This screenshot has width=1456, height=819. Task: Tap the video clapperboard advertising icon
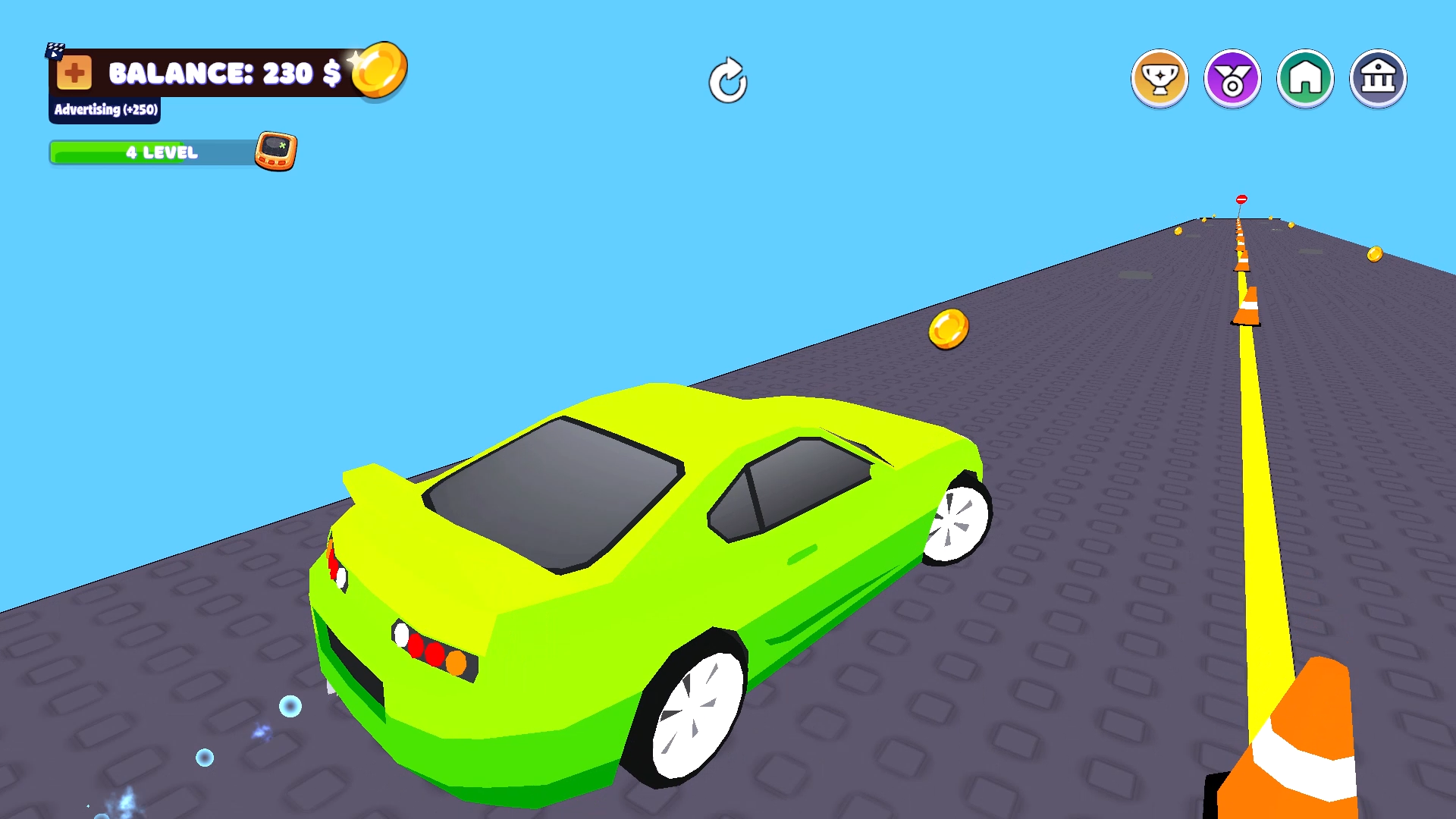pyautogui.click(x=53, y=50)
